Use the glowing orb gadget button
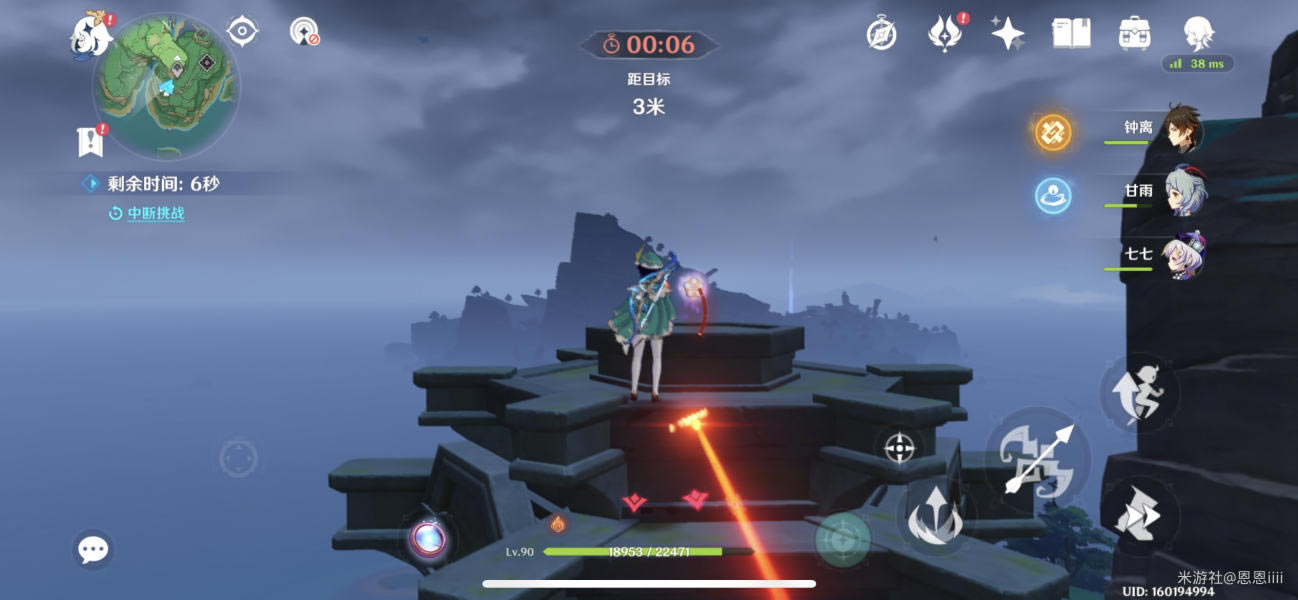This screenshot has width=1298, height=600. coord(430,539)
